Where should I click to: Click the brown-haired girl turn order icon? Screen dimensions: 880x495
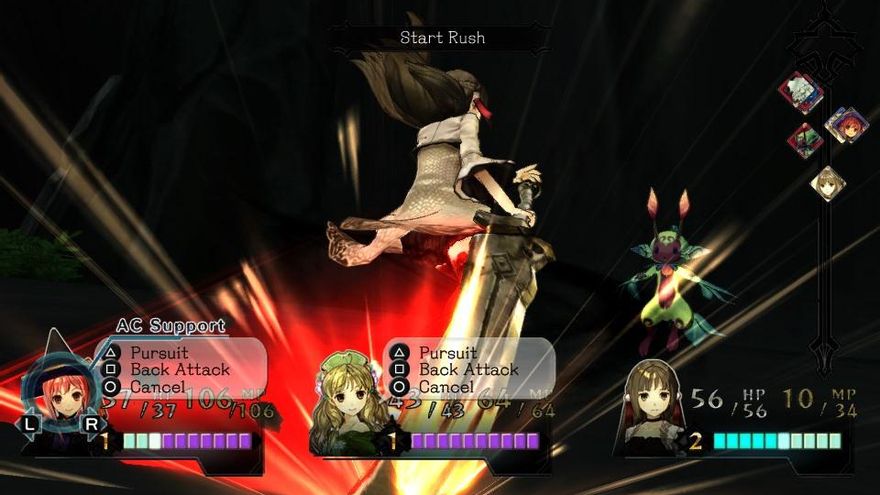(826, 183)
